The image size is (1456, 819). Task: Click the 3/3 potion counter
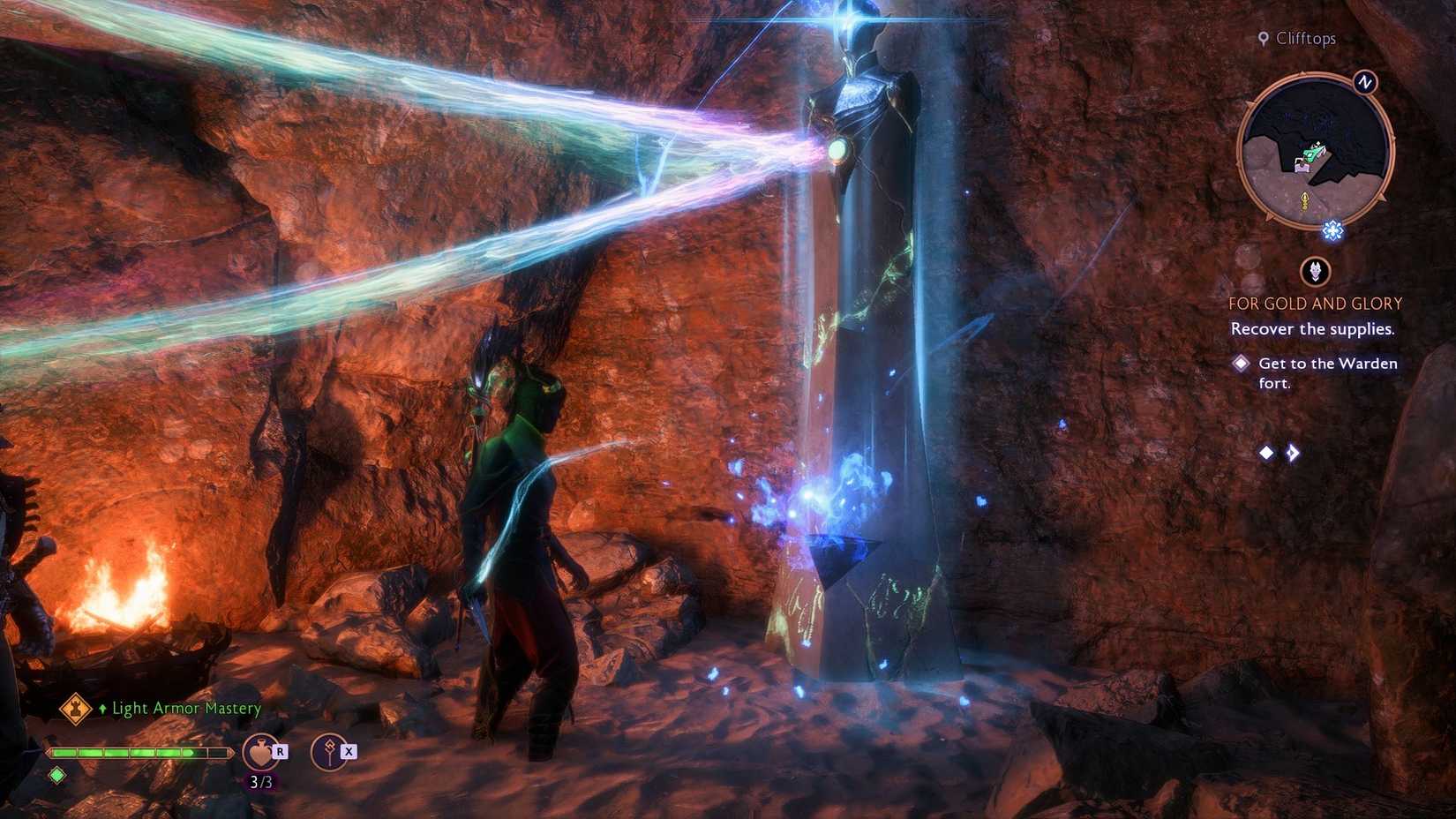click(262, 780)
